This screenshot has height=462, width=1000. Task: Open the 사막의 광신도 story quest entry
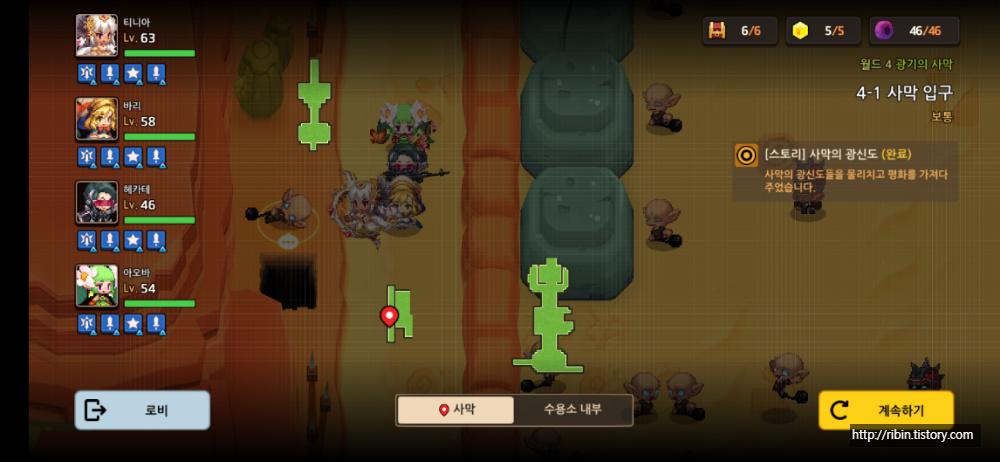click(x=845, y=170)
